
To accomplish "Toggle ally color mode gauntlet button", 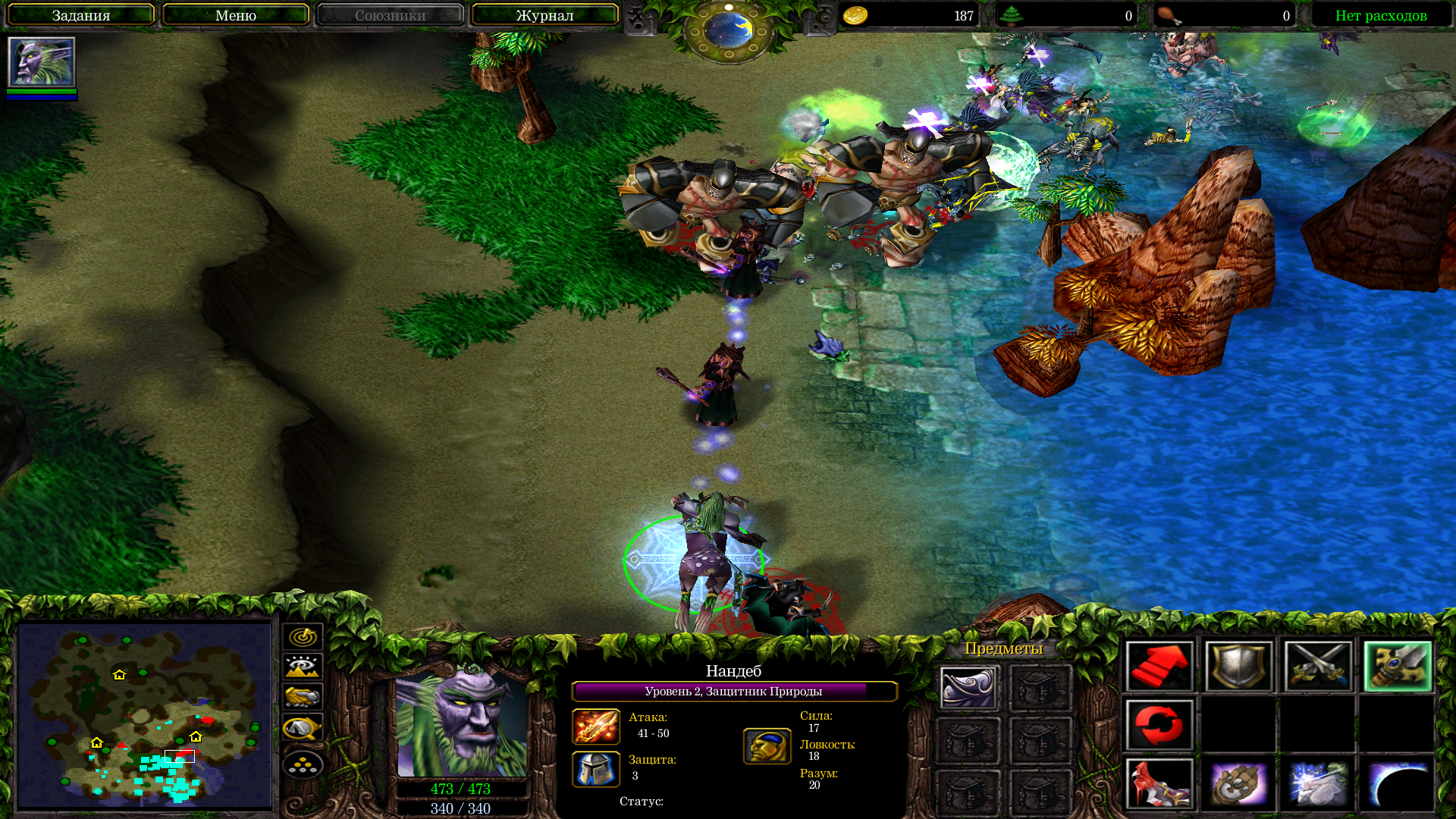I will click(303, 697).
